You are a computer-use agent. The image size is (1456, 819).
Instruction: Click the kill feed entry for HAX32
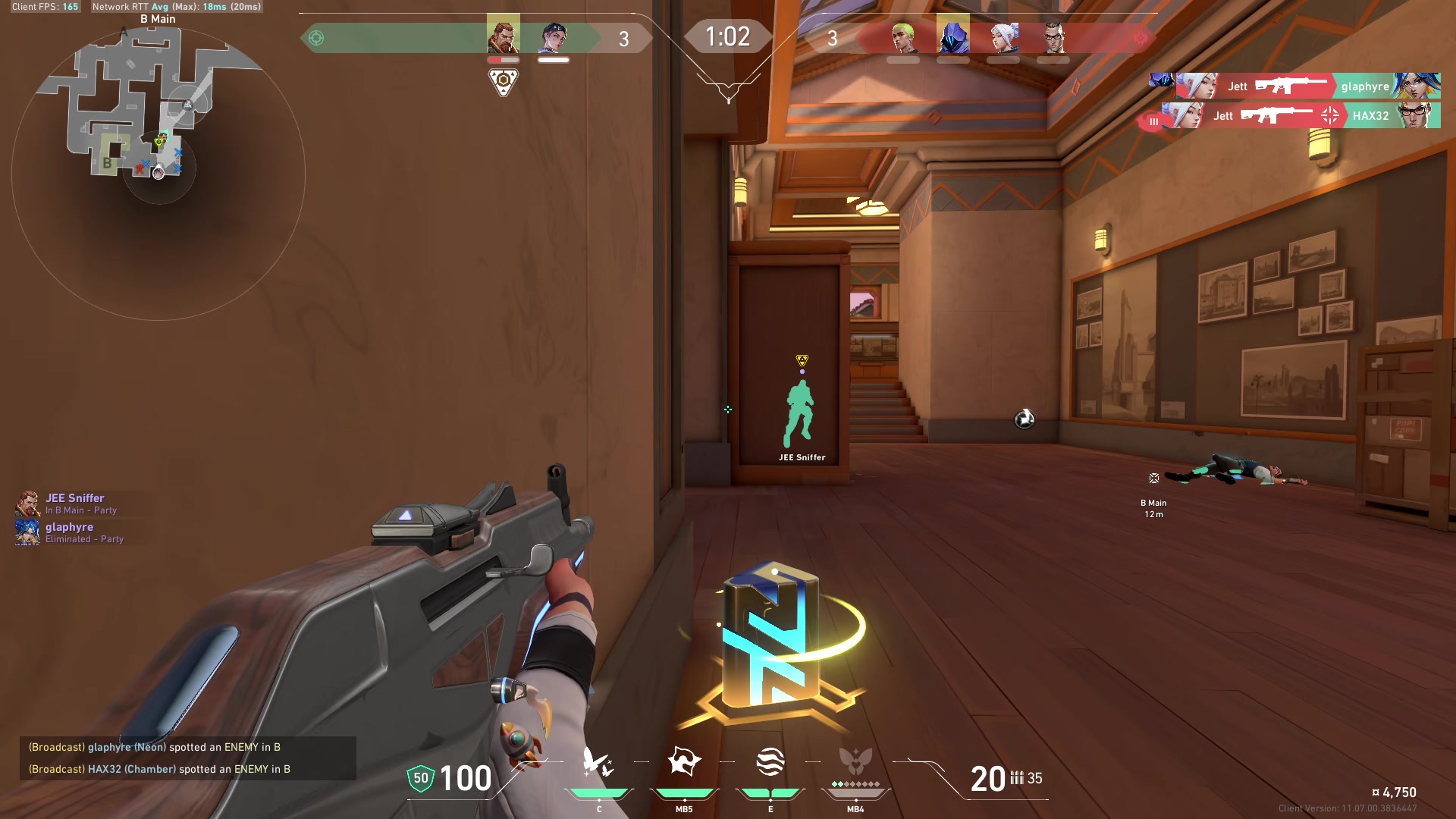[1295, 116]
